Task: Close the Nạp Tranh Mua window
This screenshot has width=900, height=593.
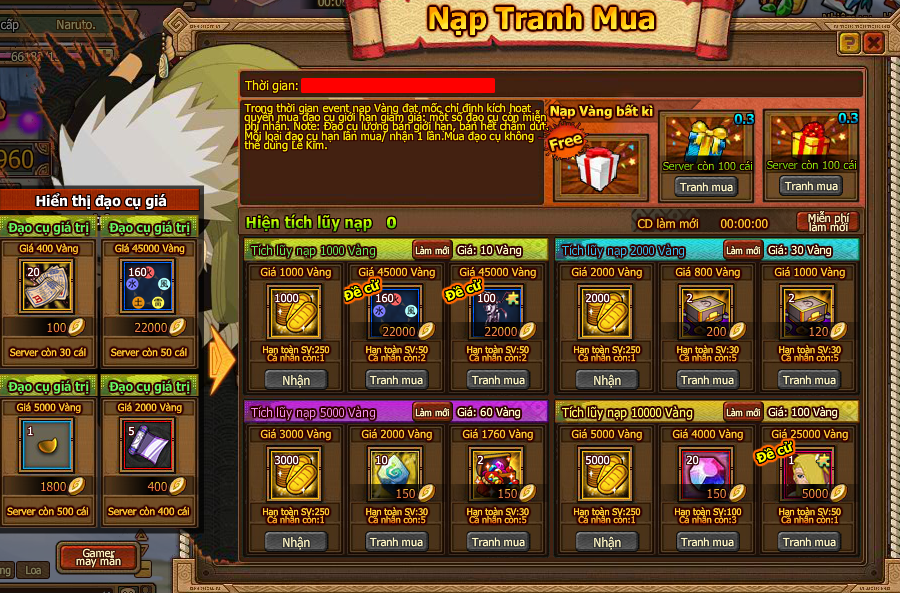Action: click(x=873, y=42)
